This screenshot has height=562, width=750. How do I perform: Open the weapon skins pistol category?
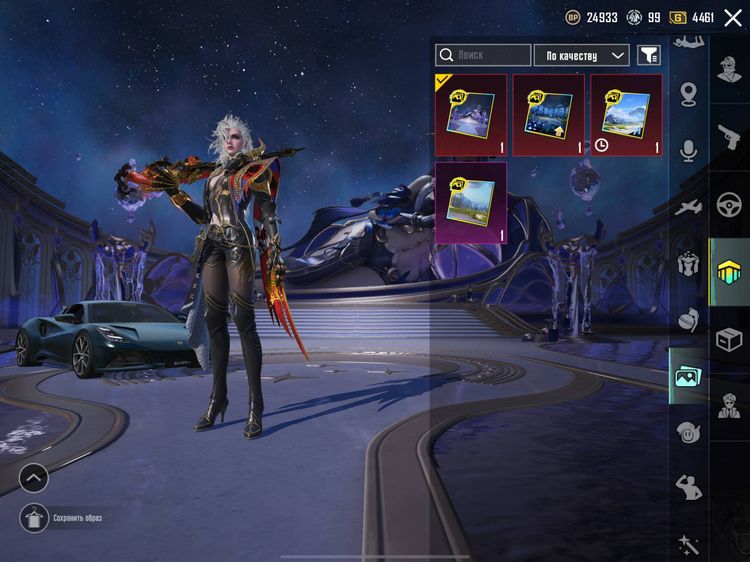(730, 138)
